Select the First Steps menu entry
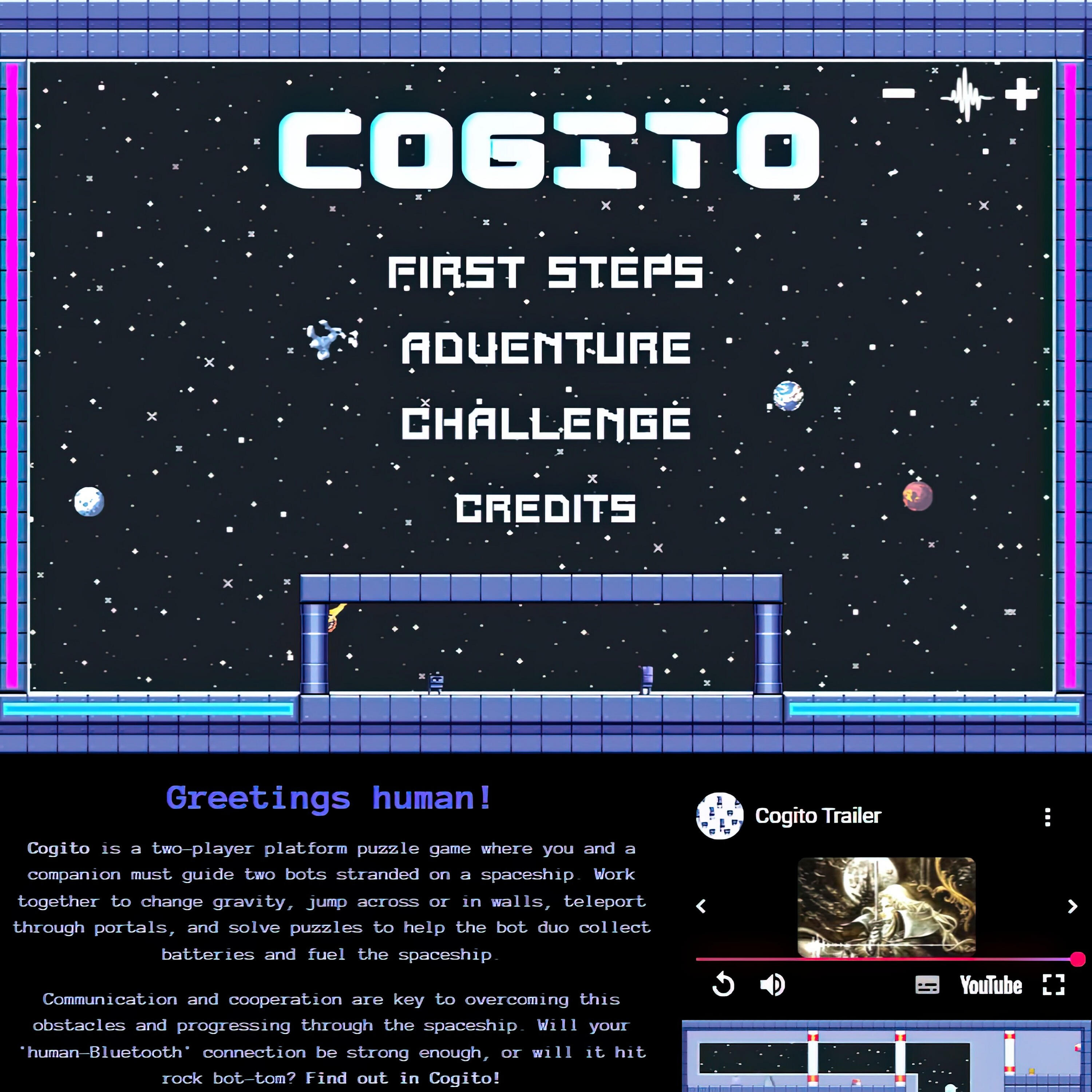The image size is (1092, 1092). point(545,272)
